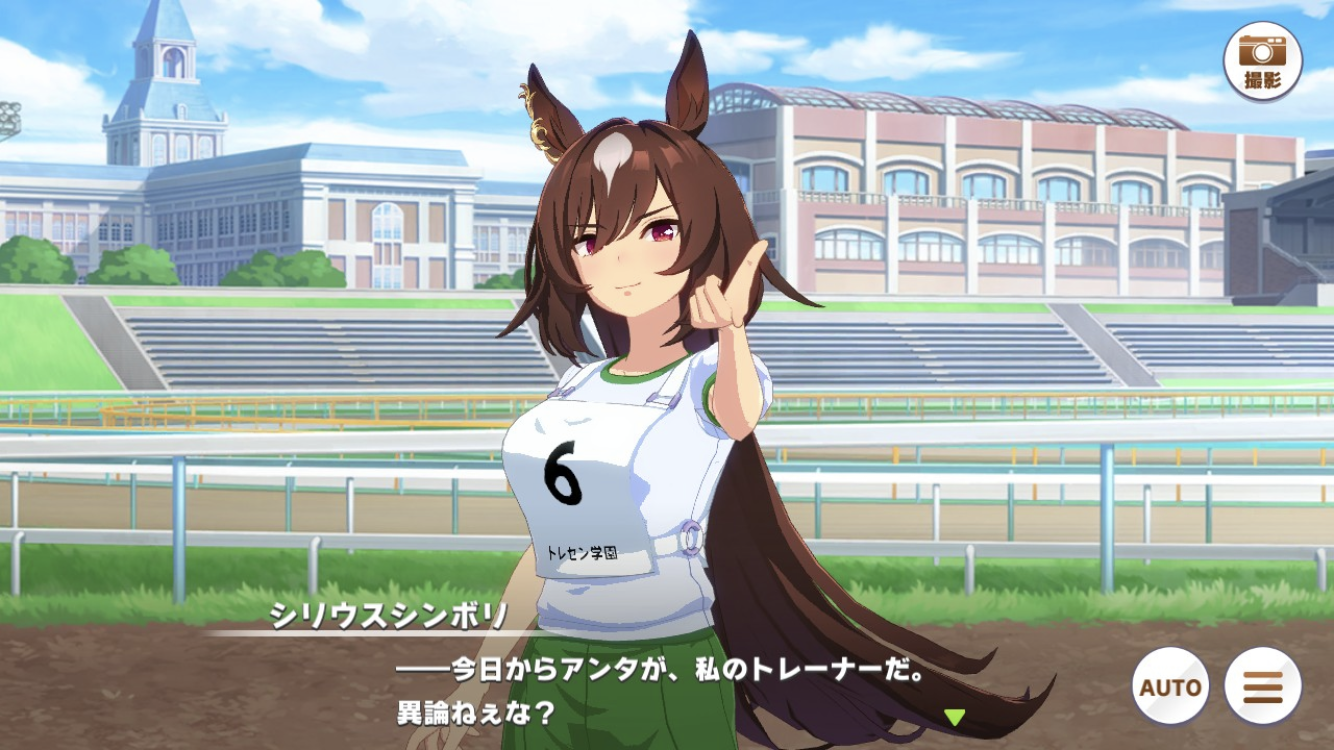Open the 撮影 camera photo mode
The height and width of the screenshot is (750, 1334).
tap(1262, 61)
